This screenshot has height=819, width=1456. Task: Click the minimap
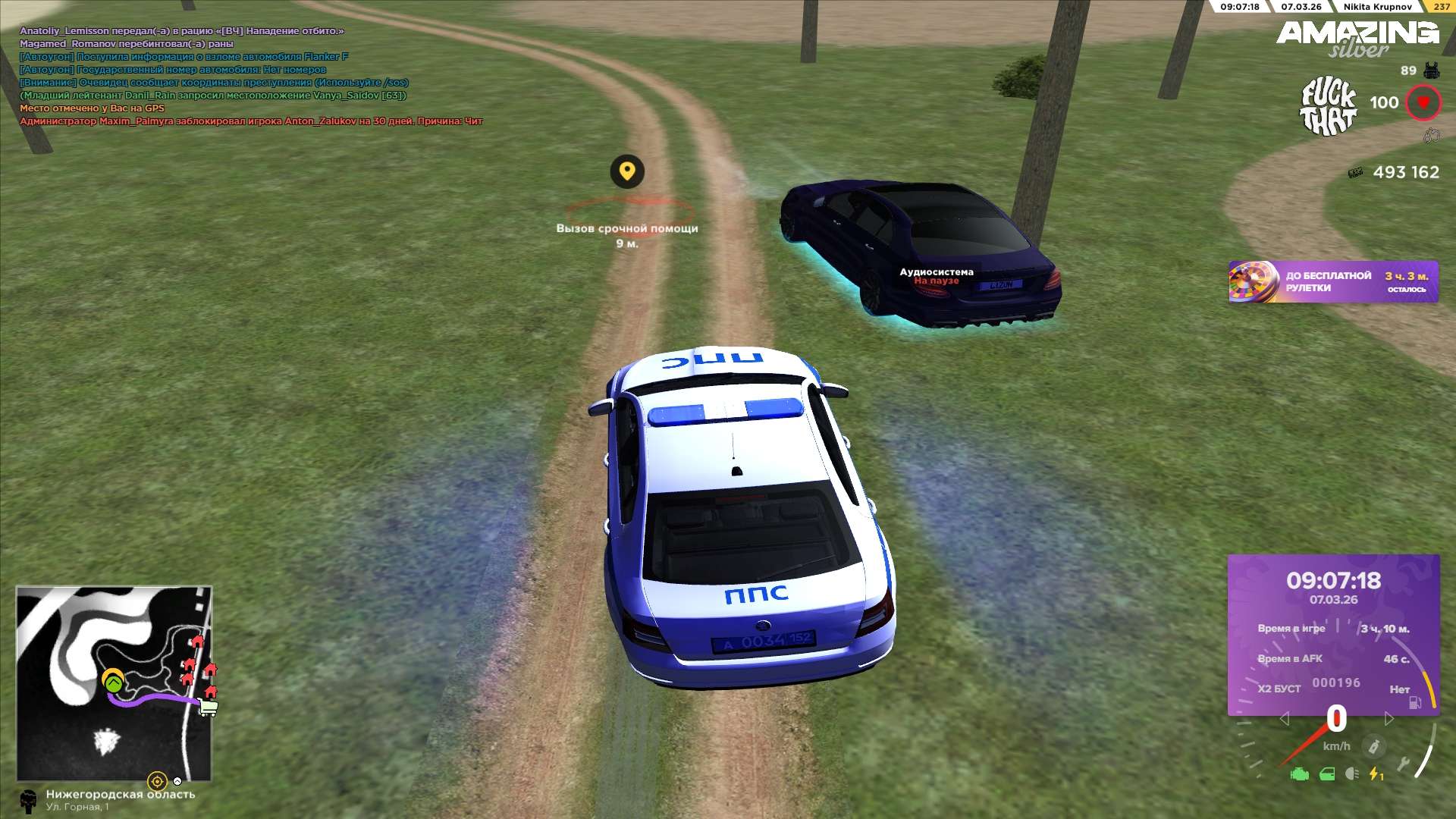click(x=114, y=682)
